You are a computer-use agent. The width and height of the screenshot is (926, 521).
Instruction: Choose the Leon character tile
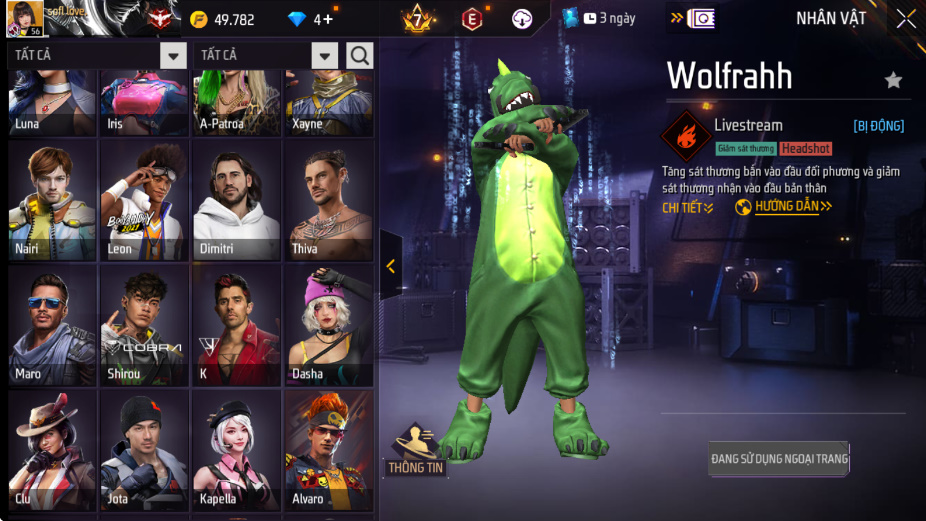145,202
